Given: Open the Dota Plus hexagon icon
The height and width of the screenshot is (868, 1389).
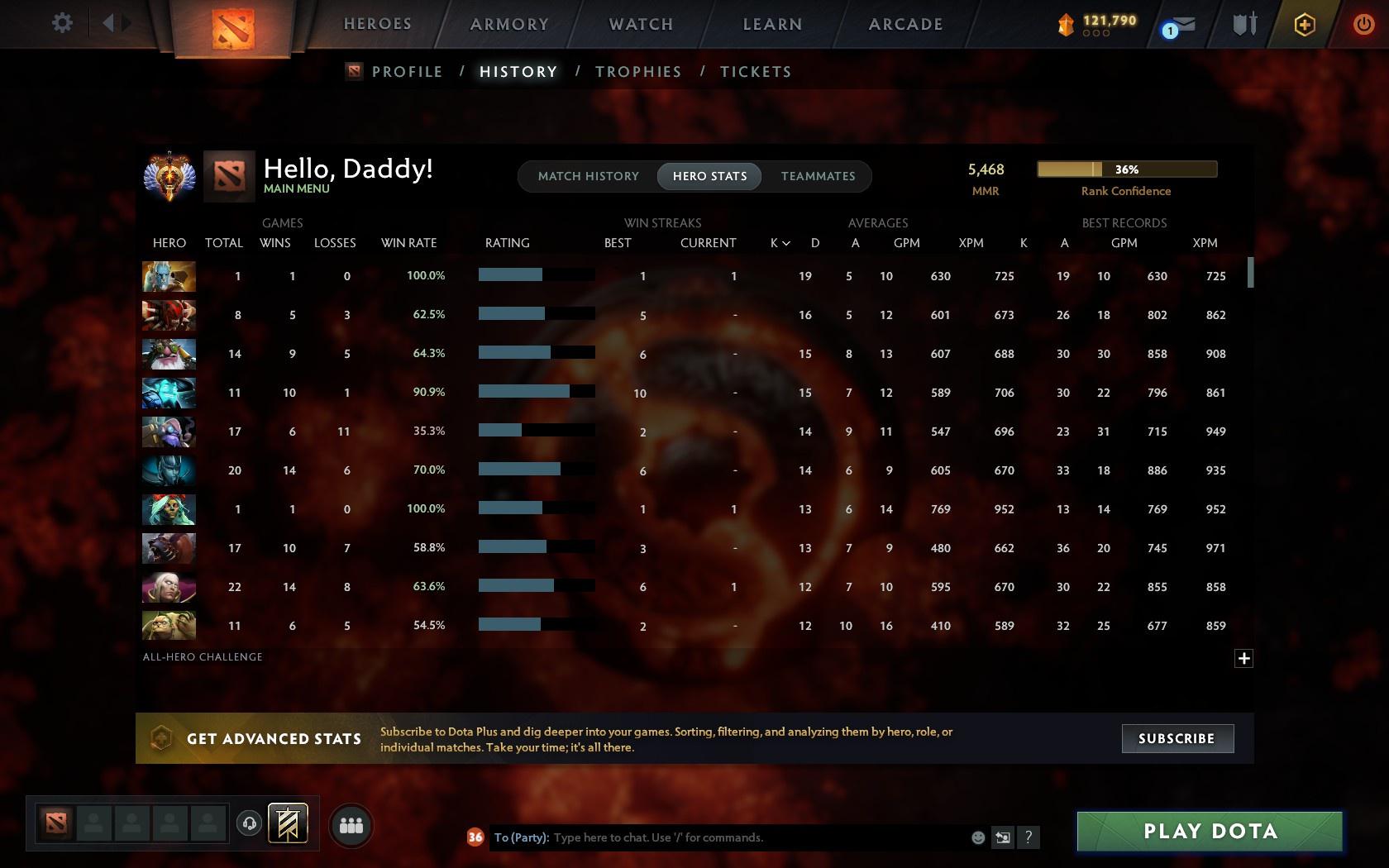Looking at the screenshot, I should coord(1305,25).
